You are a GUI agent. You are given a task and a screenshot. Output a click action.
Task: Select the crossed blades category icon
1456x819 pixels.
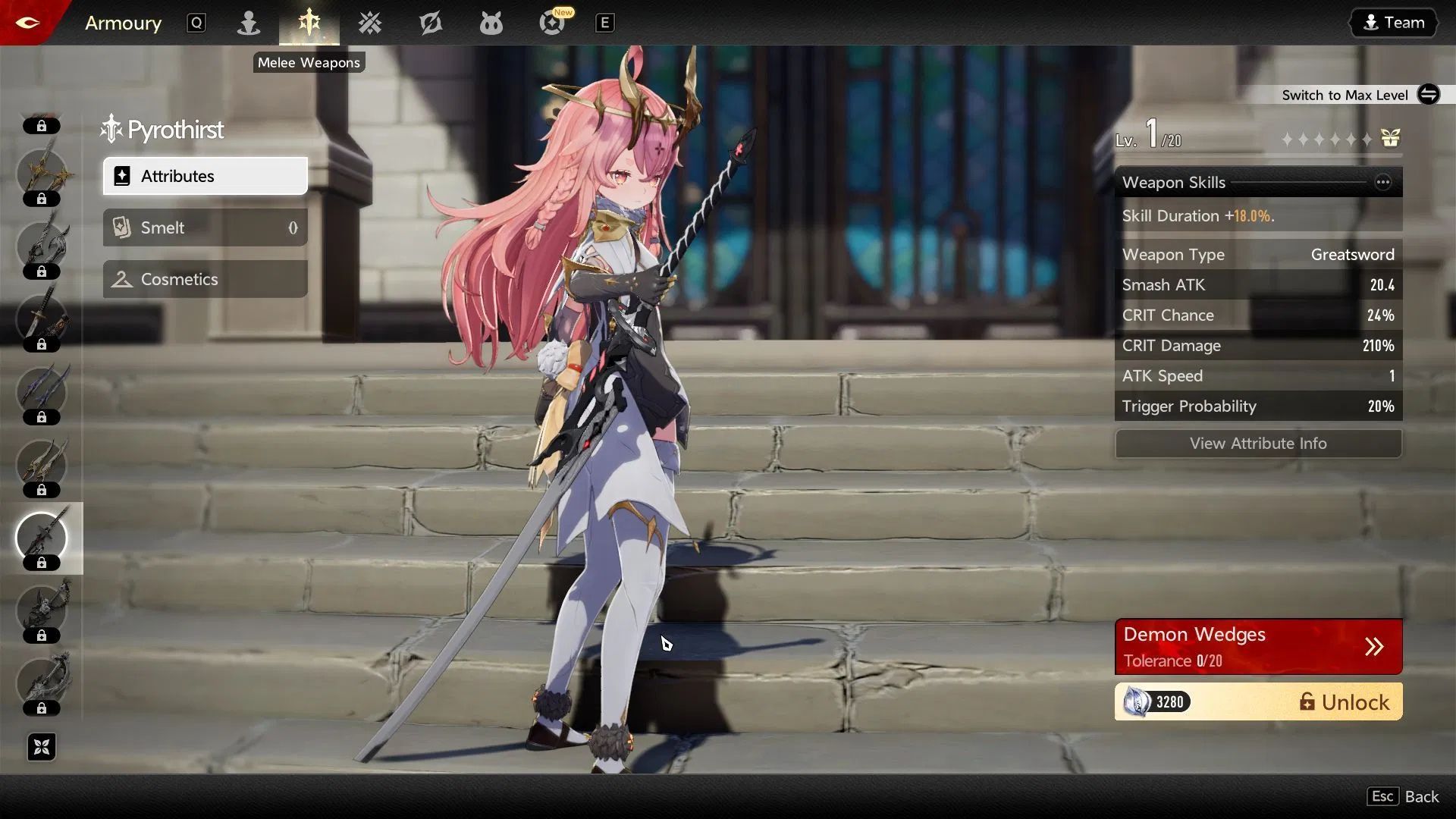tap(369, 23)
